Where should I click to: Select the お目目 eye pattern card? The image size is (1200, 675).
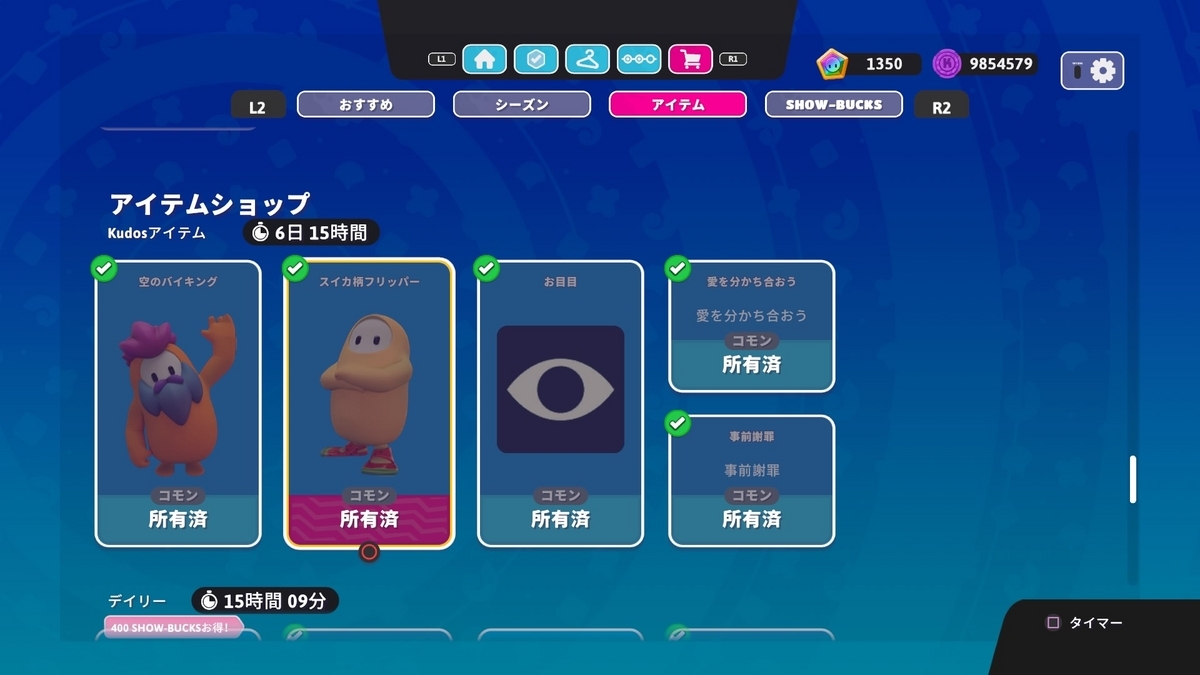point(560,403)
